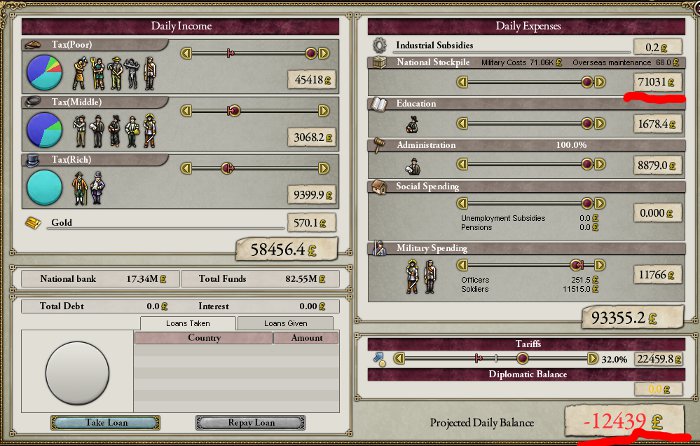700x446 pixels.
Task: Decrease Education spending with left arrow
Action: [x=463, y=124]
